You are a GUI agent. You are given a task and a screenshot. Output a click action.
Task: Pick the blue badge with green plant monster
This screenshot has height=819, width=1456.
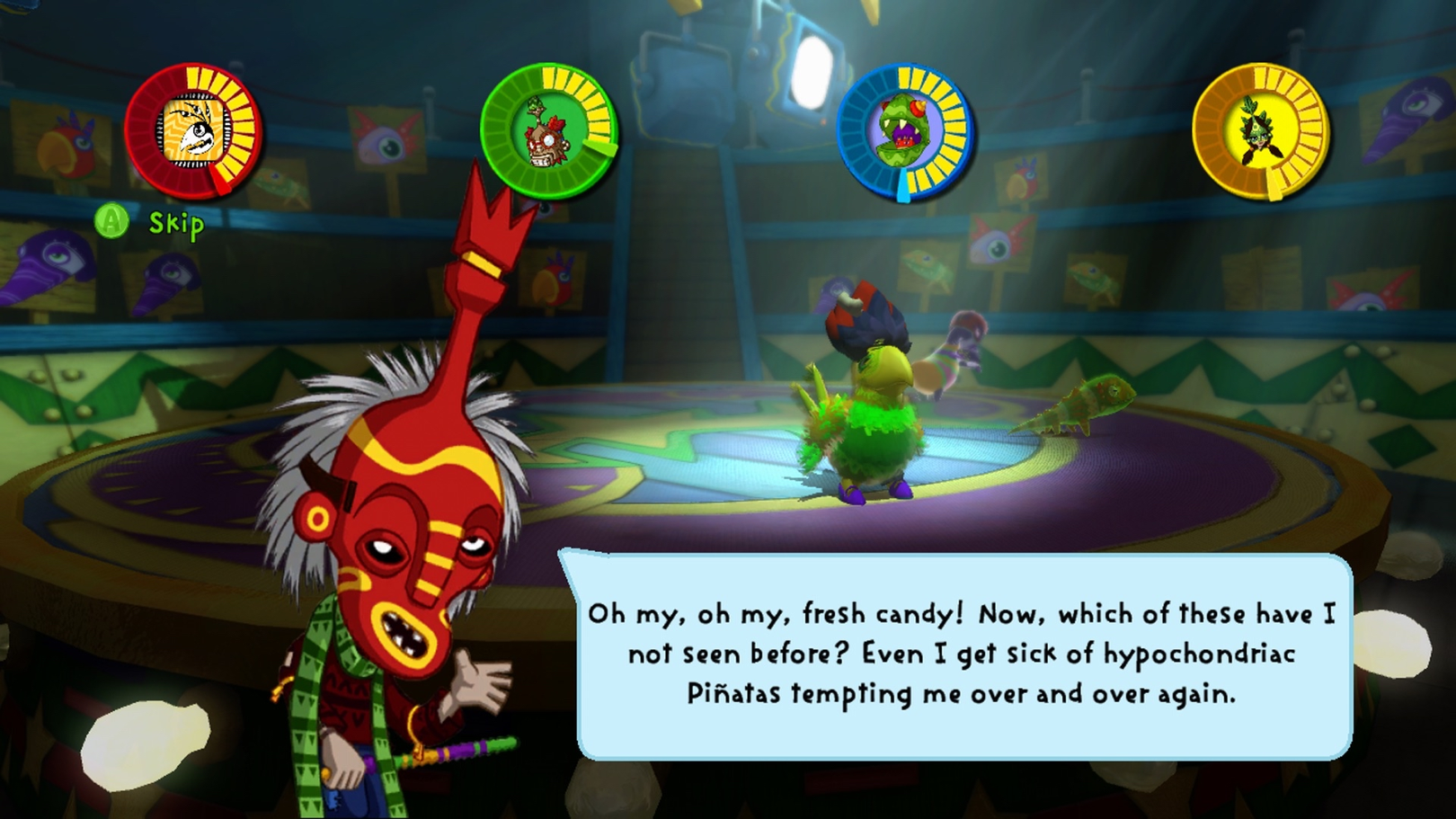coord(904,131)
